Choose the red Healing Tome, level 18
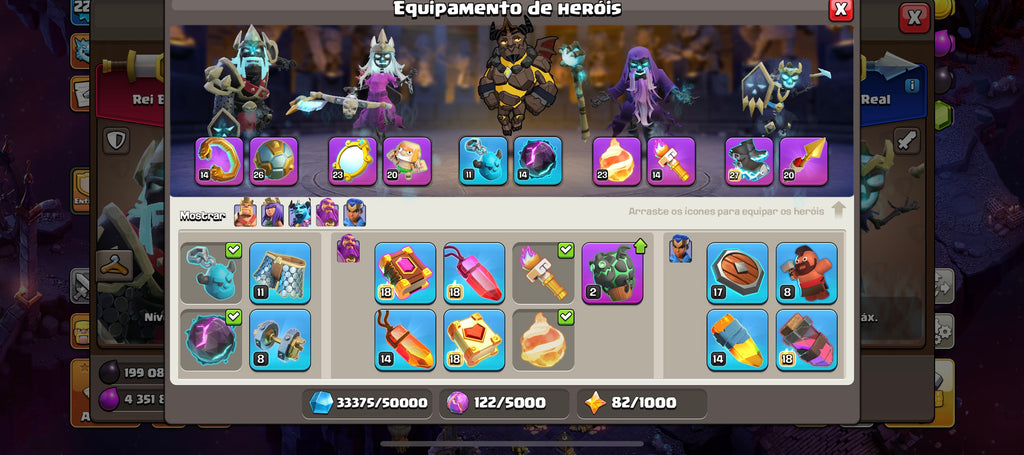The width and height of the screenshot is (1024, 455). 475,340
